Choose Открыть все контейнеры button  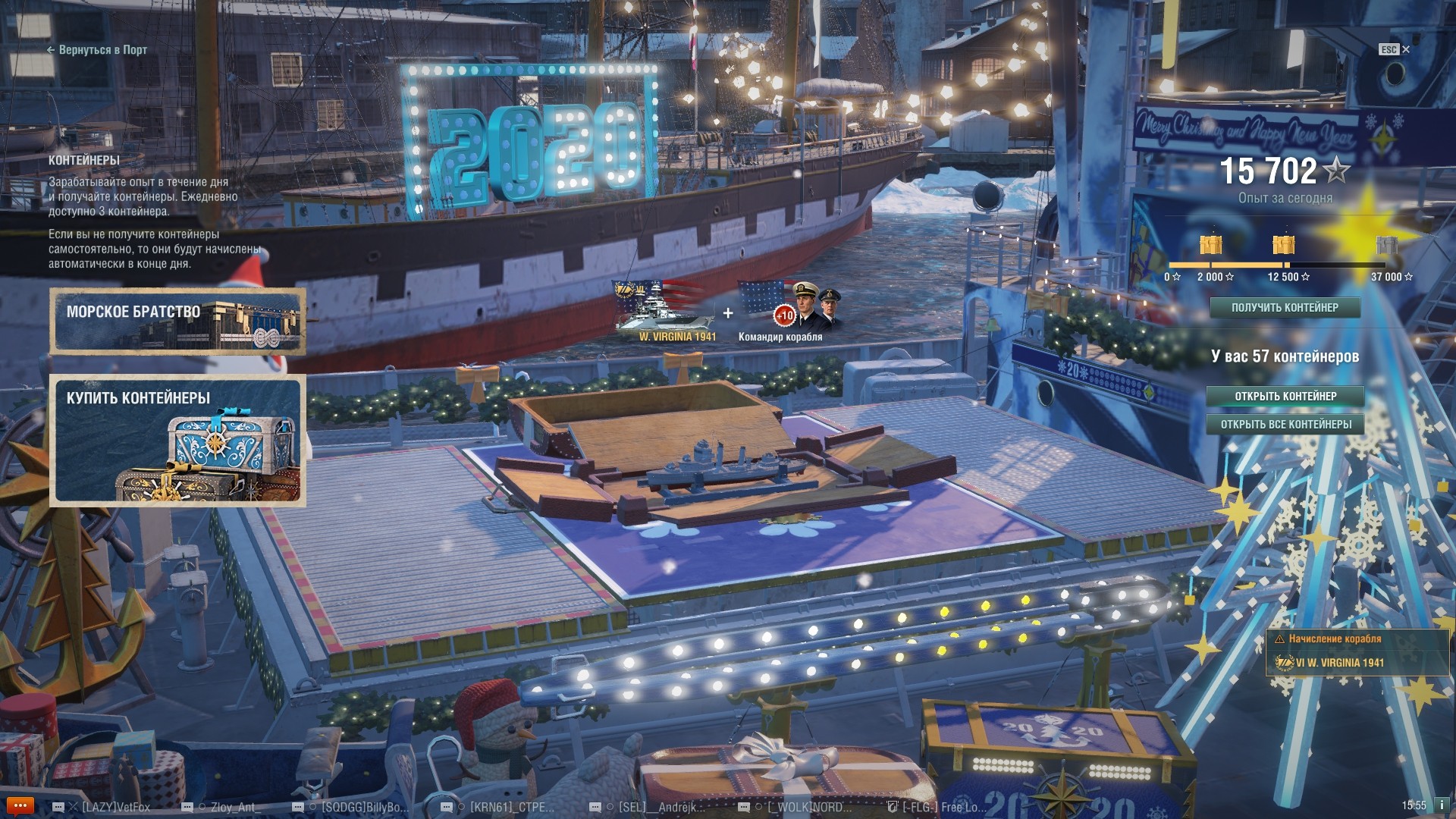[x=1285, y=425]
